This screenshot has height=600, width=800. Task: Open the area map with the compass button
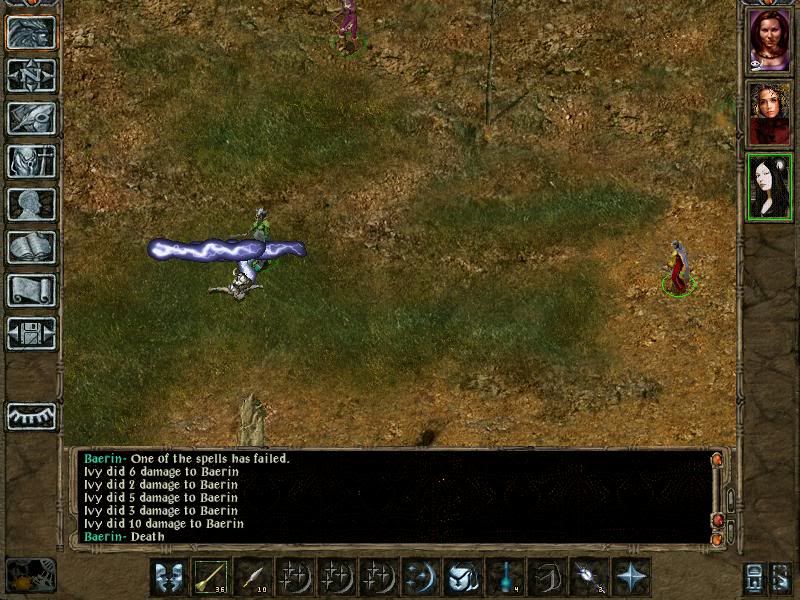[31, 75]
